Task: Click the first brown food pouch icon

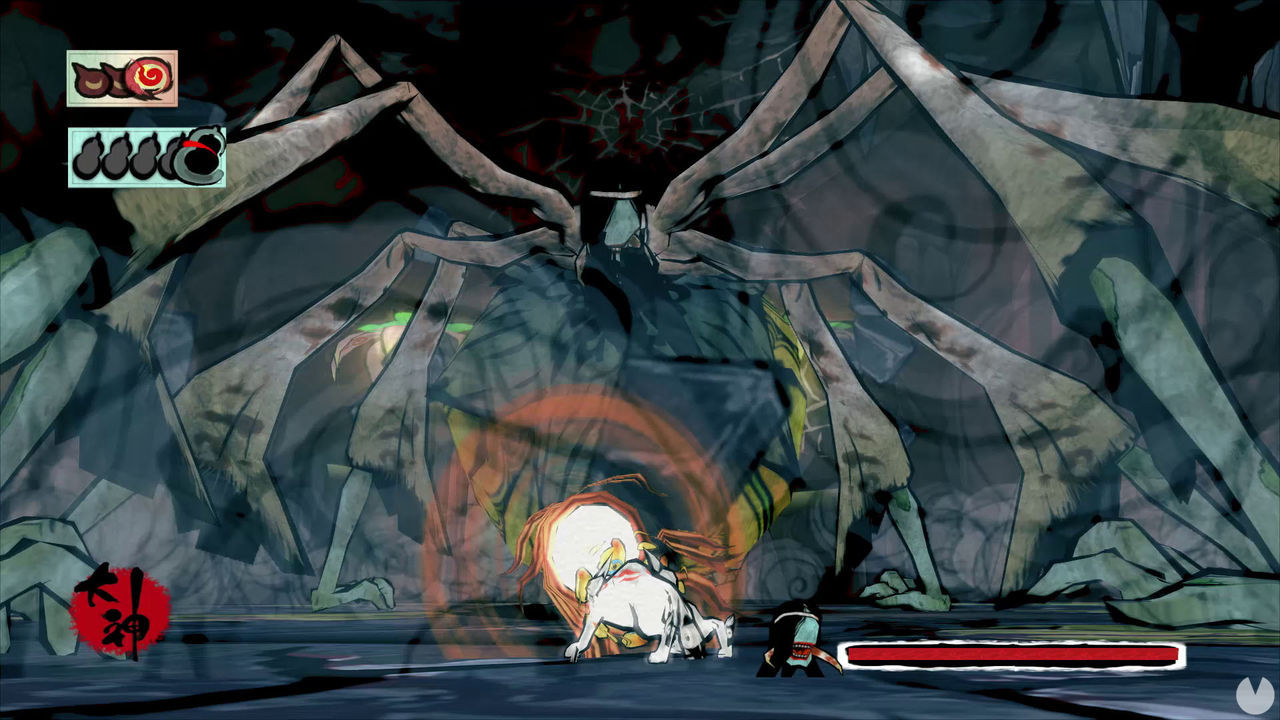Action: (92, 78)
